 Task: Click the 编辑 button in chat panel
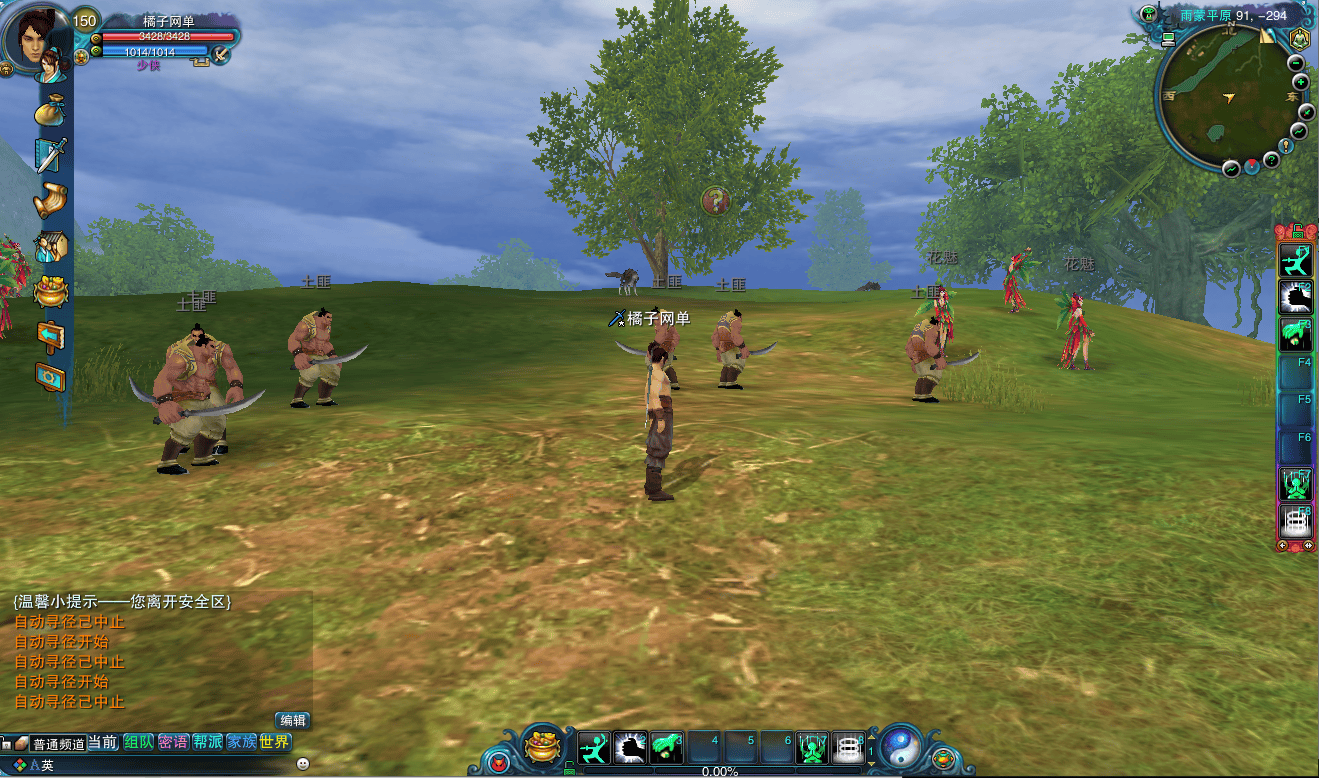293,720
